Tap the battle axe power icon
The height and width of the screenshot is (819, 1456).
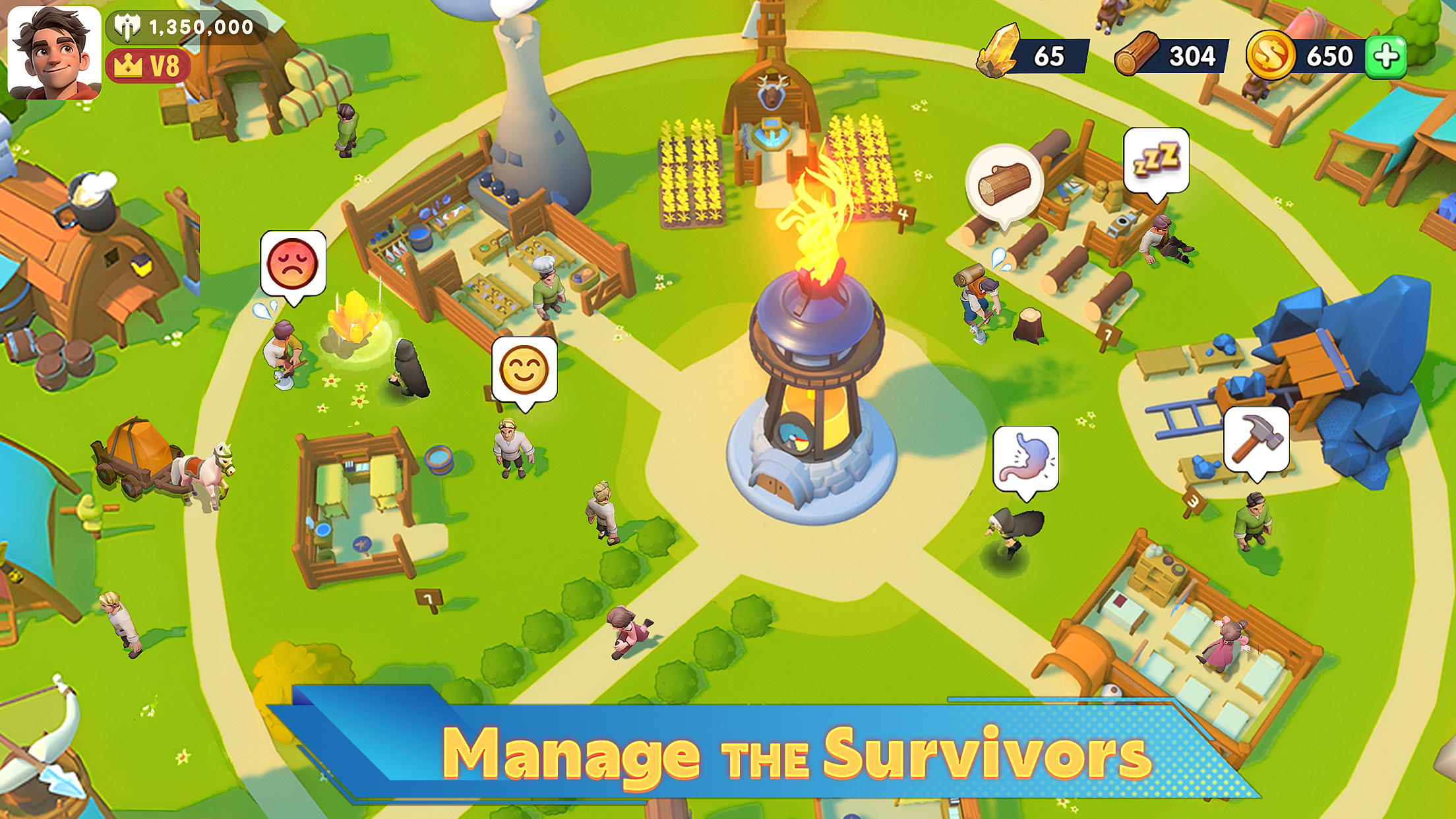coord(127,28)
